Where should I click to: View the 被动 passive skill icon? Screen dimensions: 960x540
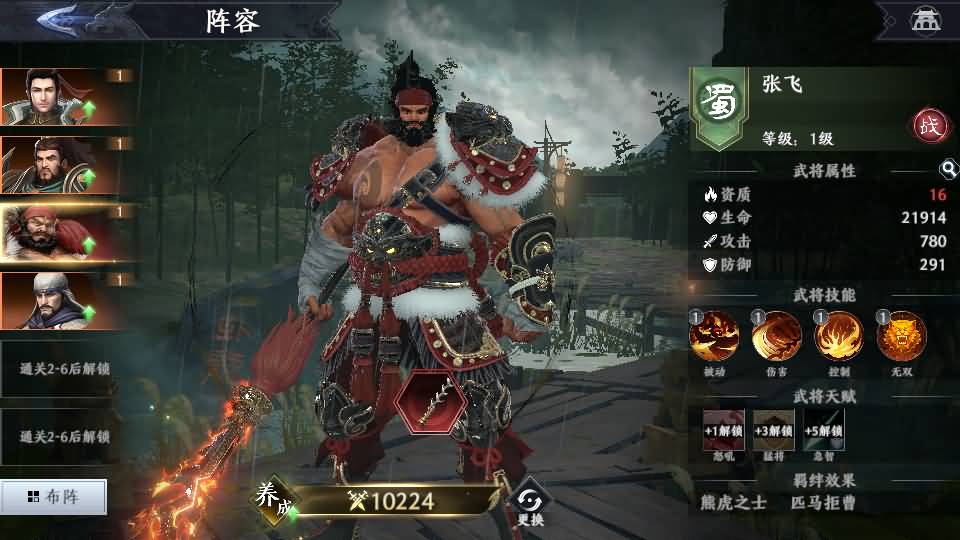pos(715,336)
